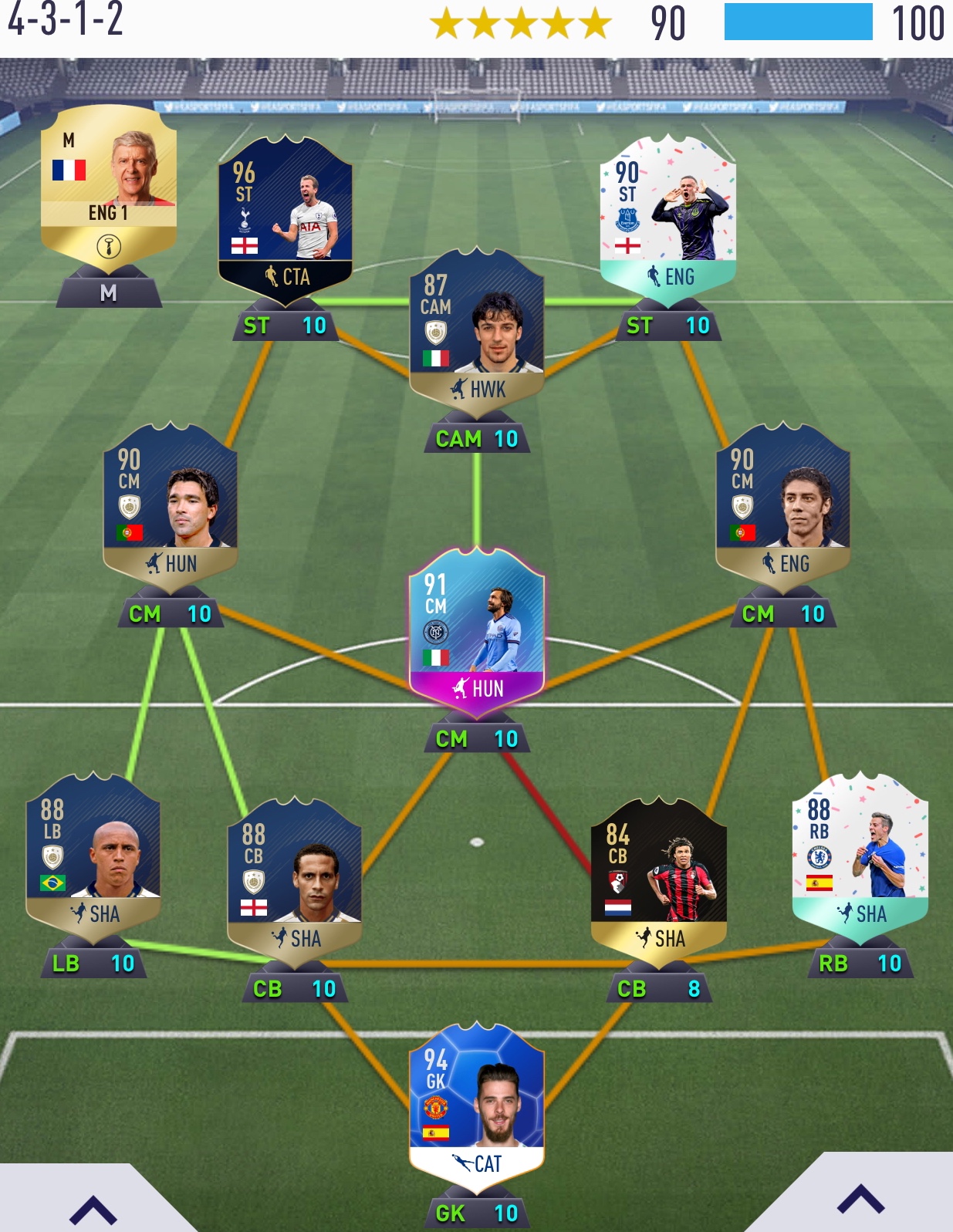Choose the 88-rated Chelsea RB card
The height and width of the screenshot is (1232, 953).
tap(860, 856)
